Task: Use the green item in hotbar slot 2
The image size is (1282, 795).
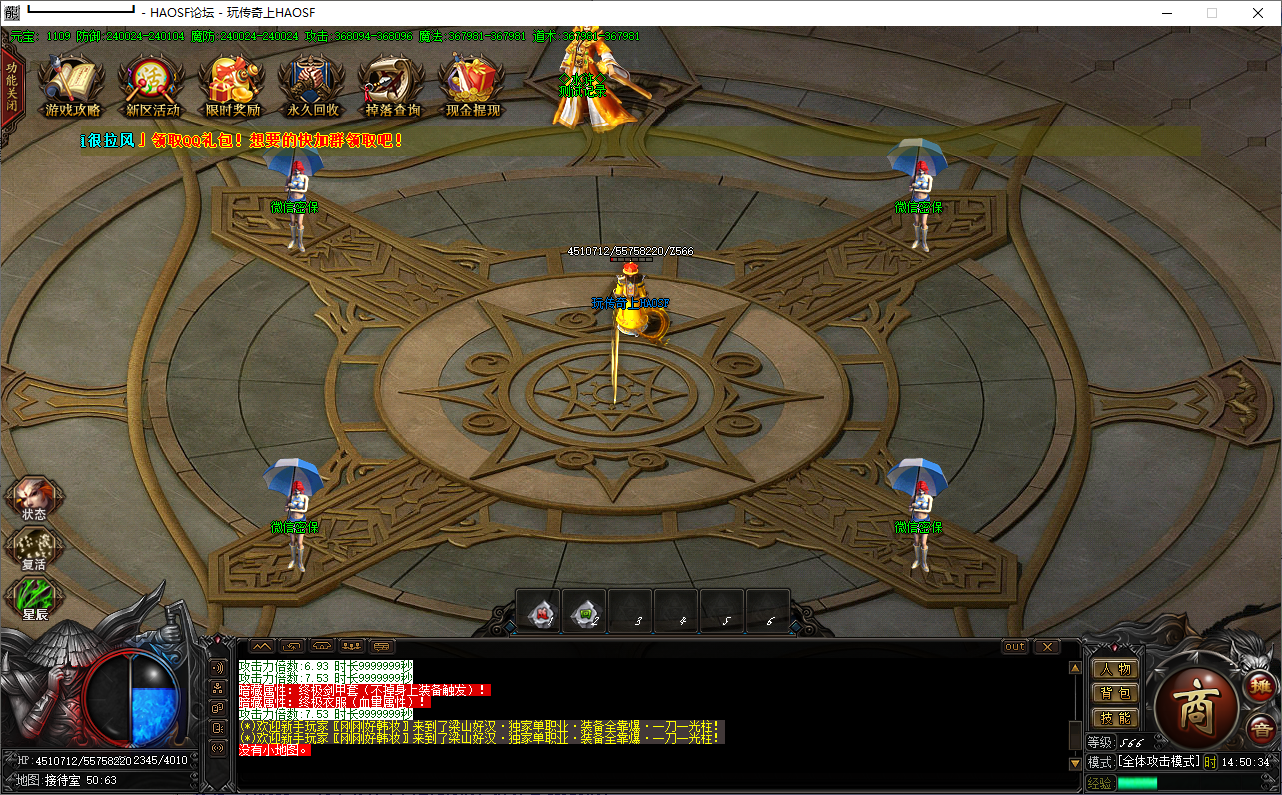Action: [x=586, y=612]
